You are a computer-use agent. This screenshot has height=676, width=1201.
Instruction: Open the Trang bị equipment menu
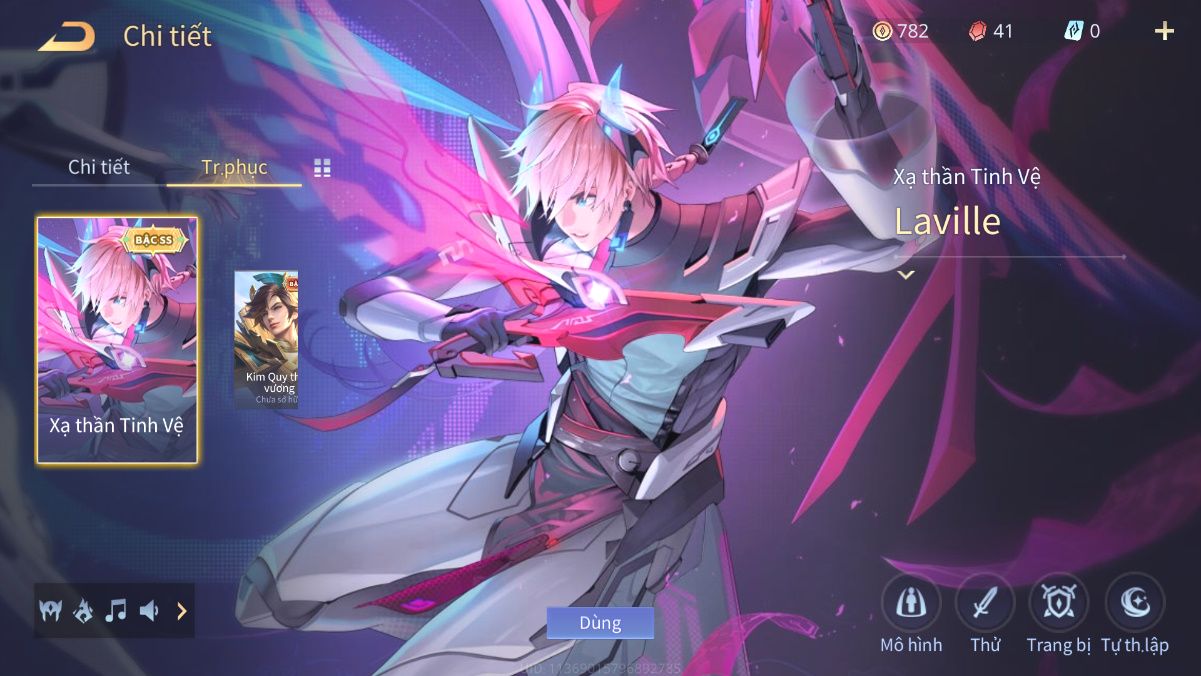[x=1058, y=602]
